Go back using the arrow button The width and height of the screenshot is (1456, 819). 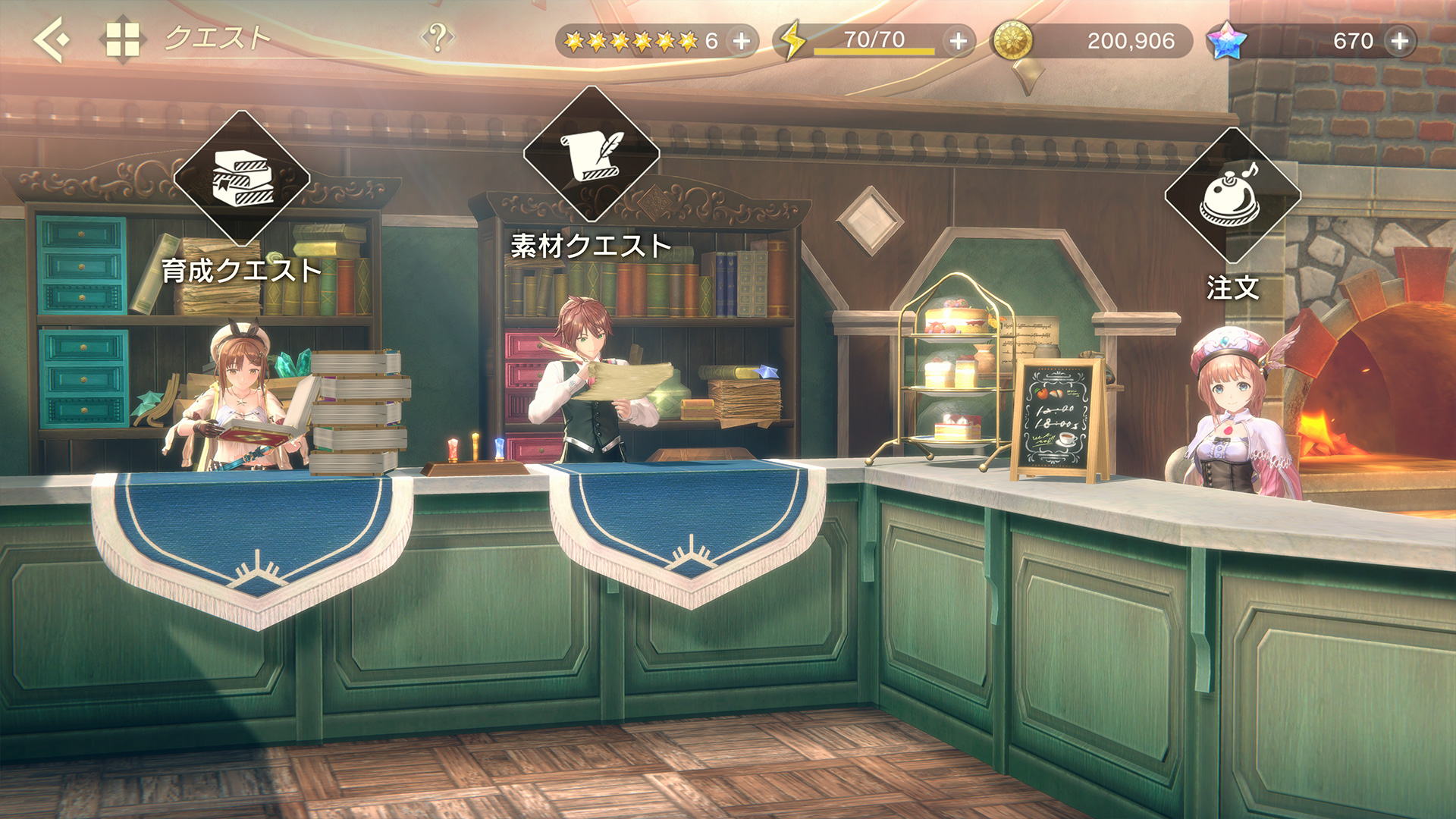(52, 39)
